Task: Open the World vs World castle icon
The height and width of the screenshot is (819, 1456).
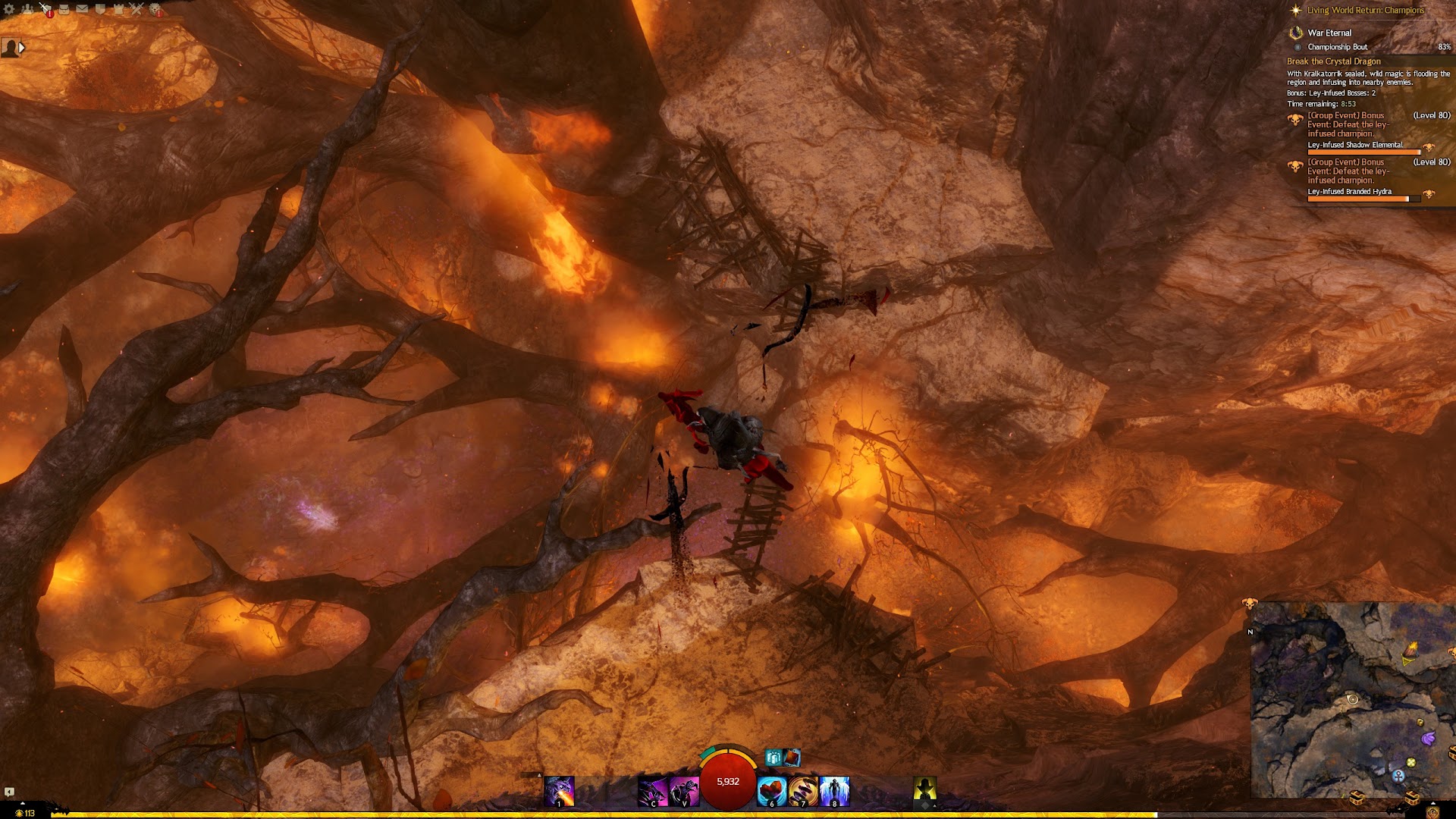Action: click(x=118, y=9)
